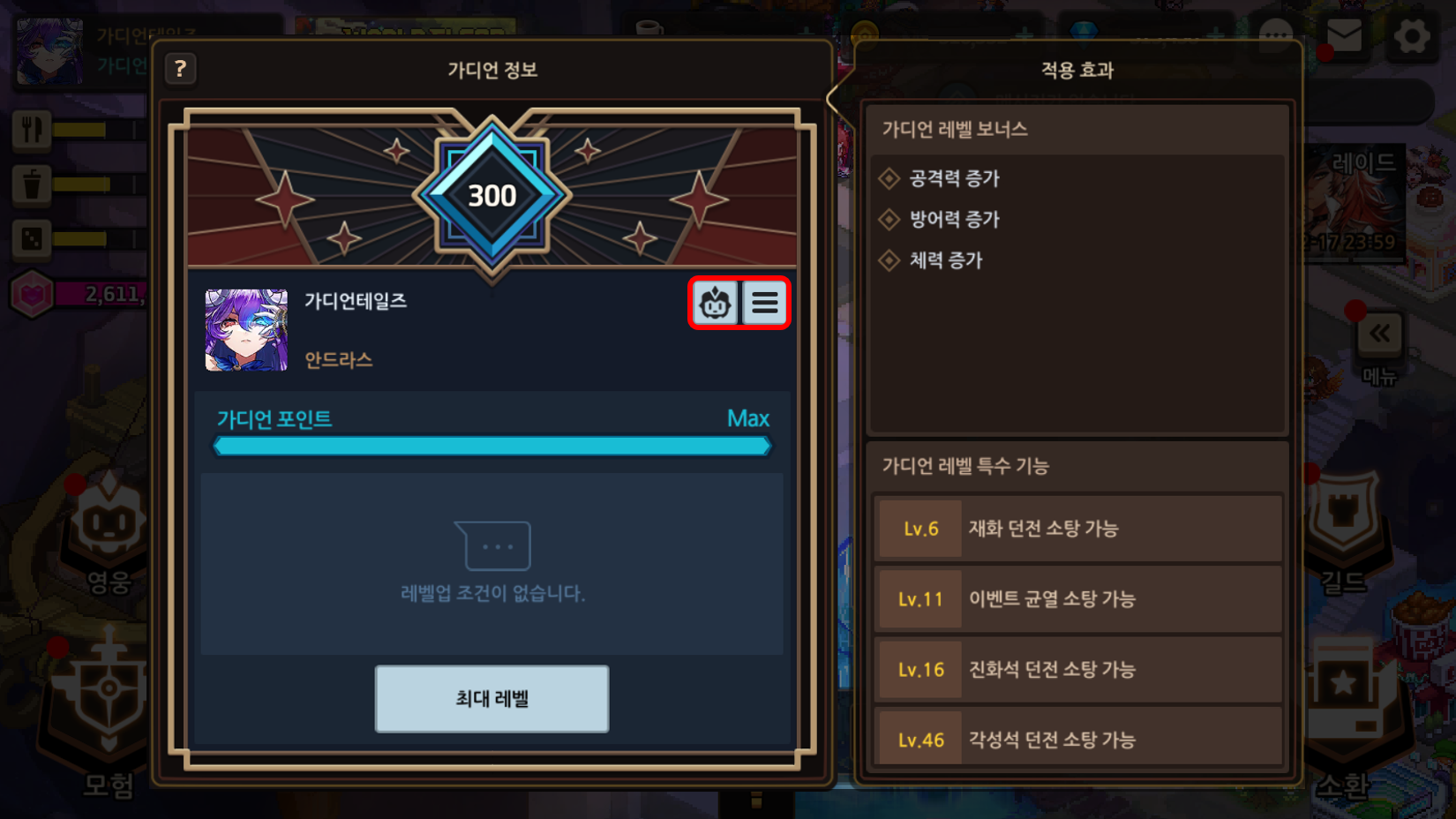This screenshot has height=819, width=1456.
Task: Select the purple-haired guardian profile portrait
Action: (x=246, y=330)
